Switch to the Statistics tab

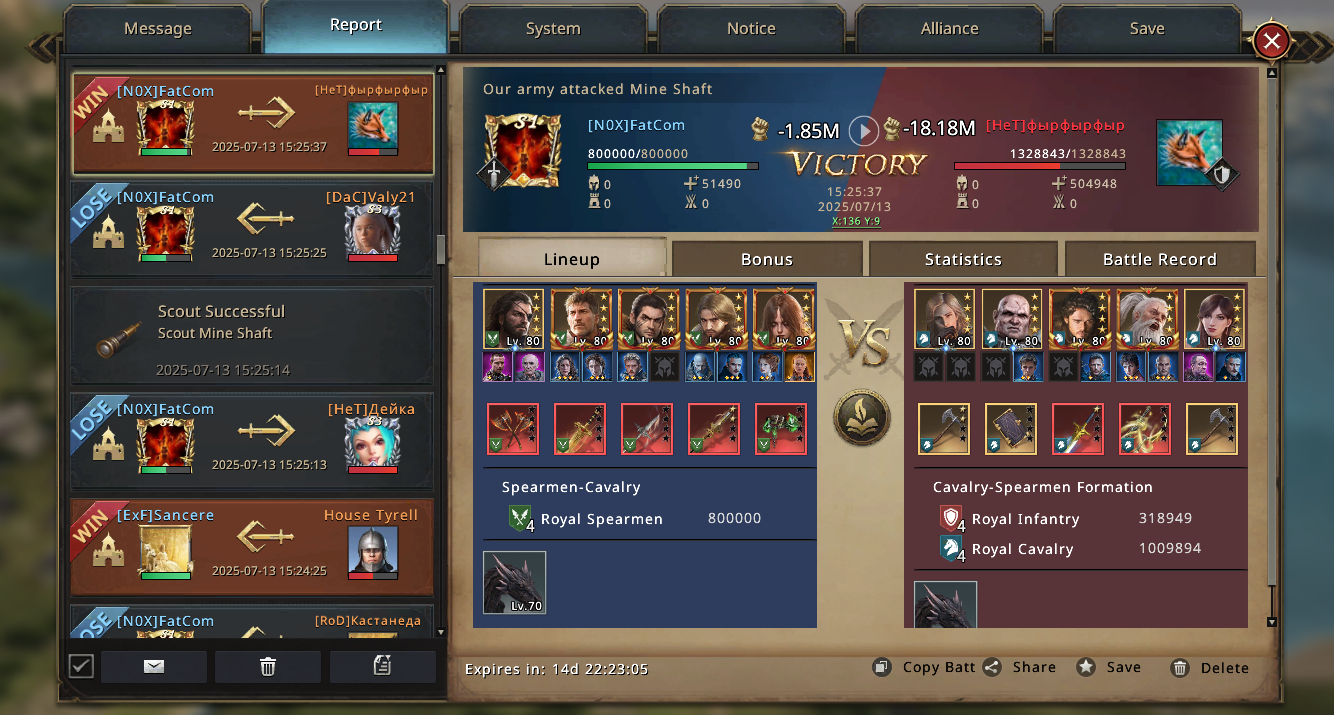(x=962, y=259)
